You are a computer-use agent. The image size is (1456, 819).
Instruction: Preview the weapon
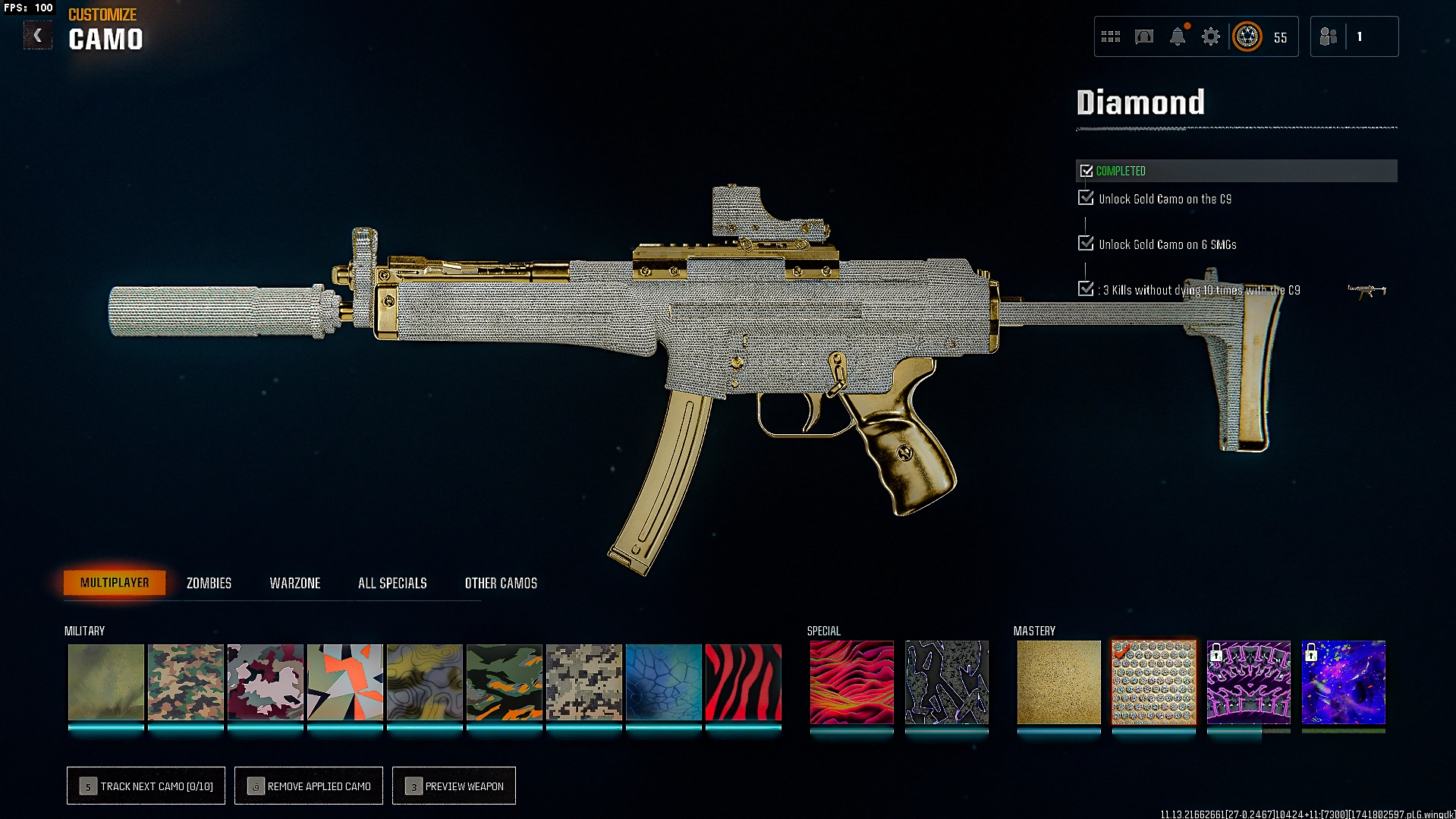coord(454,786)
